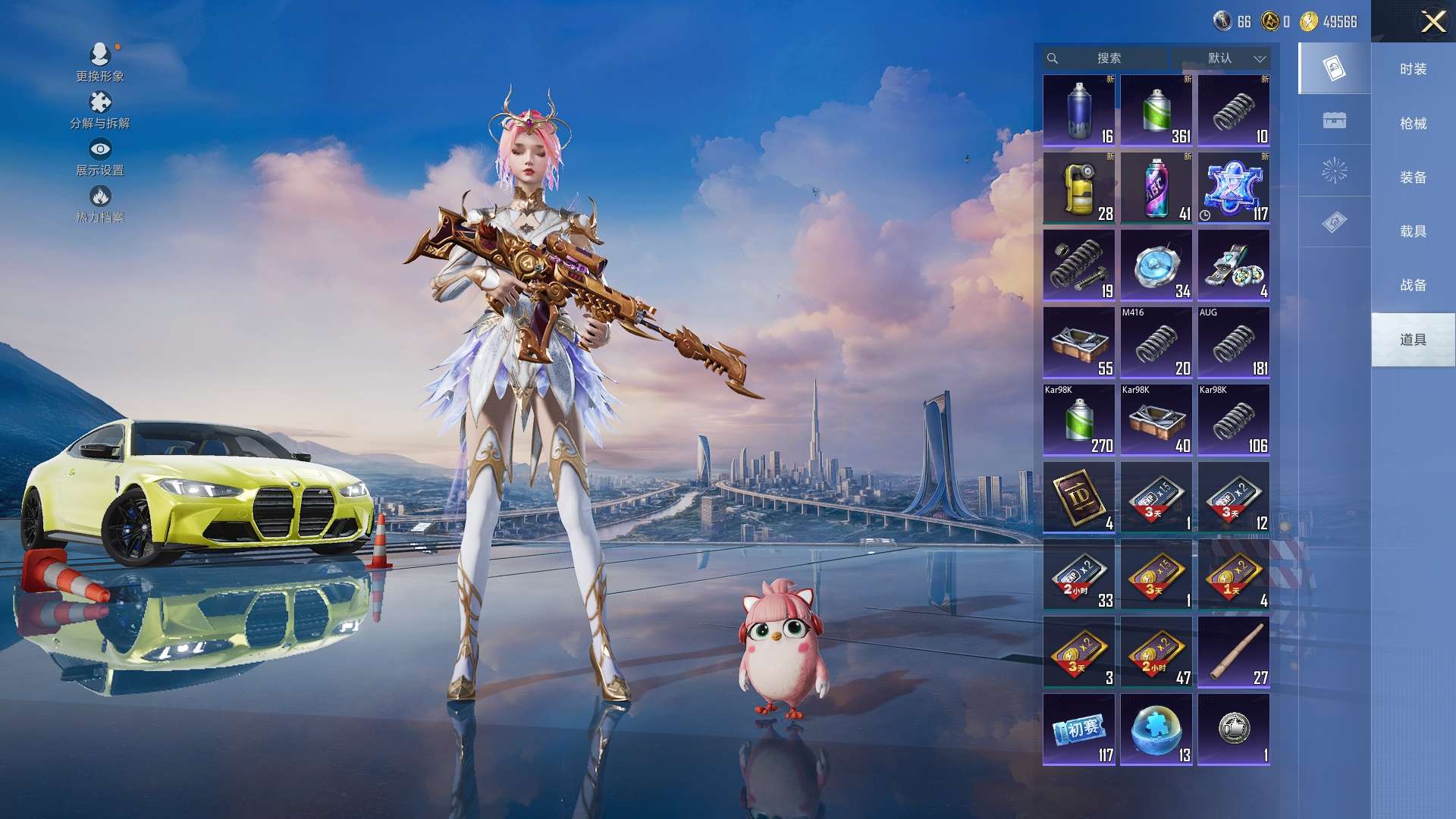This screenshot has width=1456, height=819.
Task: Close the inventory screen
Action: point(1432,21)
